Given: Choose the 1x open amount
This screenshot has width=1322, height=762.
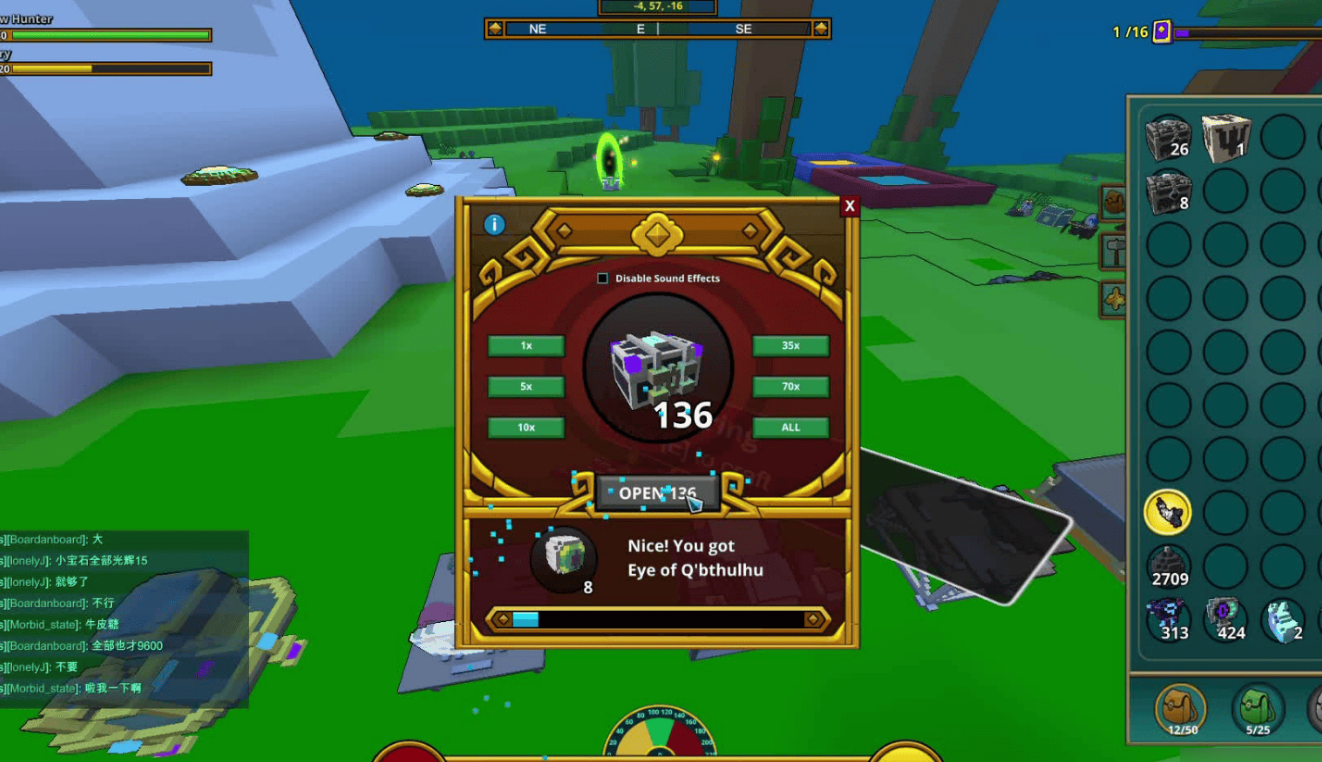Looking at the screenshot, I should pos(526,346).
